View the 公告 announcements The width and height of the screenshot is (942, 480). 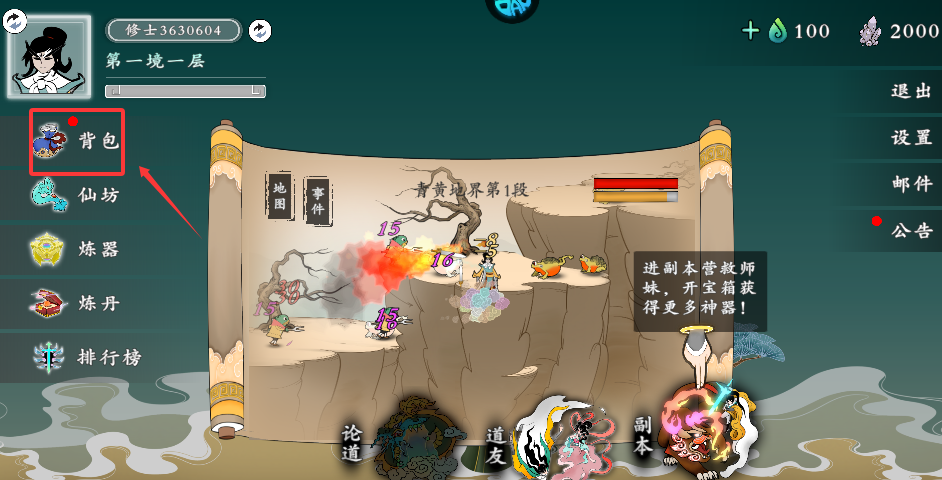[911, 231]
